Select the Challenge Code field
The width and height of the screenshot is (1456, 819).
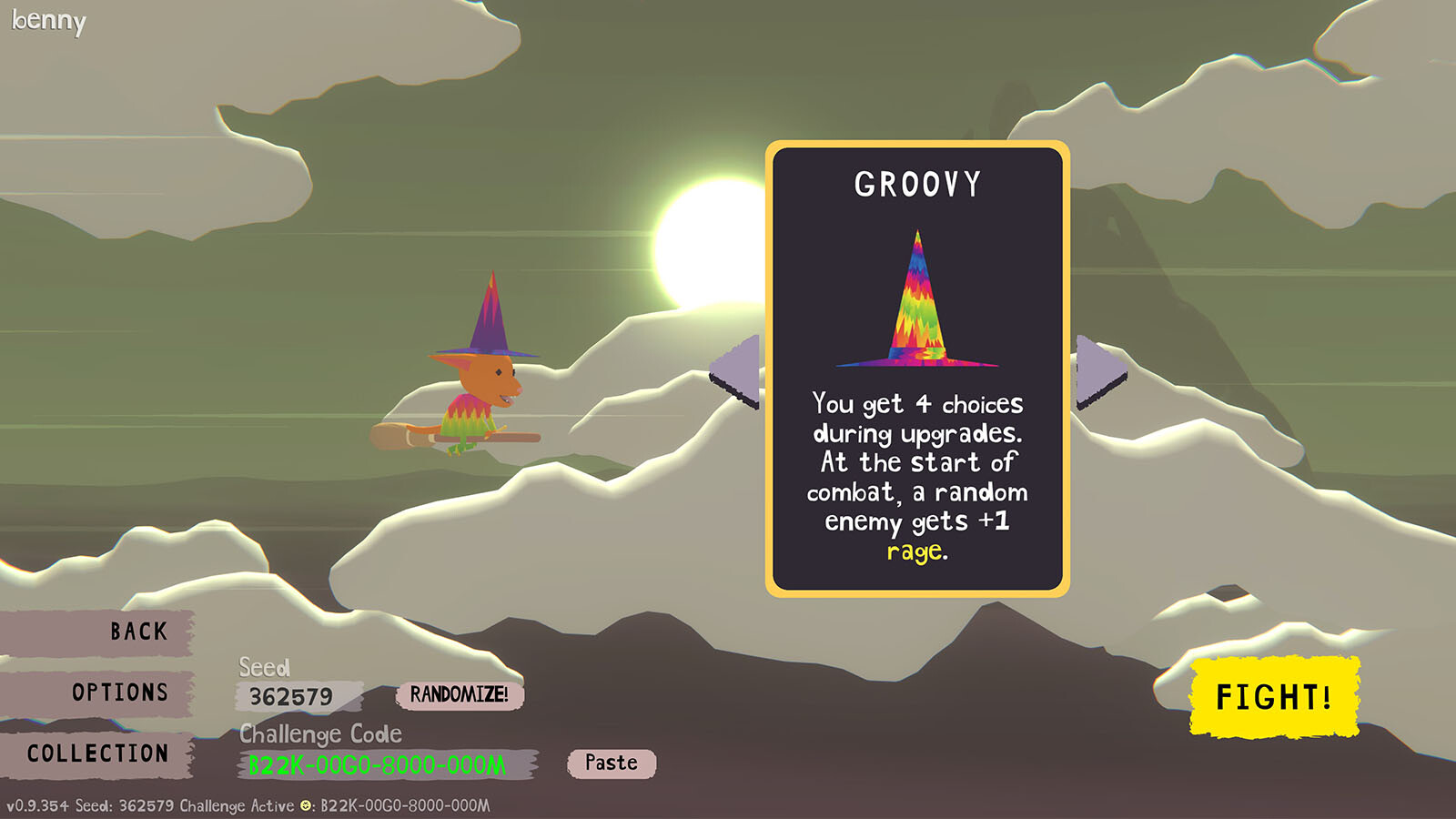point(385,764)
